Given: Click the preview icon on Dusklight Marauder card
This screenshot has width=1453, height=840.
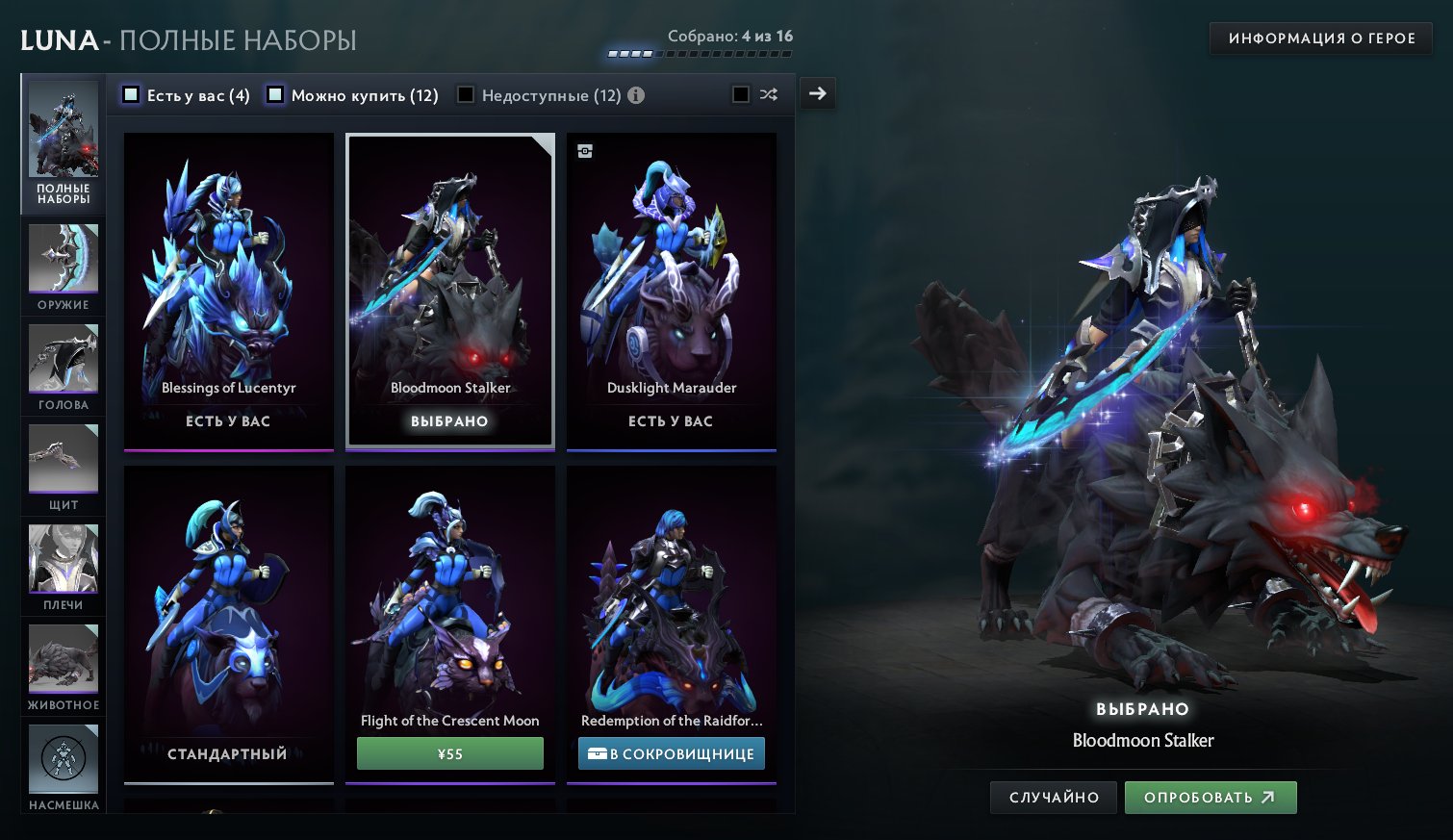Looking at the screenshot, I should click(x=585, y=151).
